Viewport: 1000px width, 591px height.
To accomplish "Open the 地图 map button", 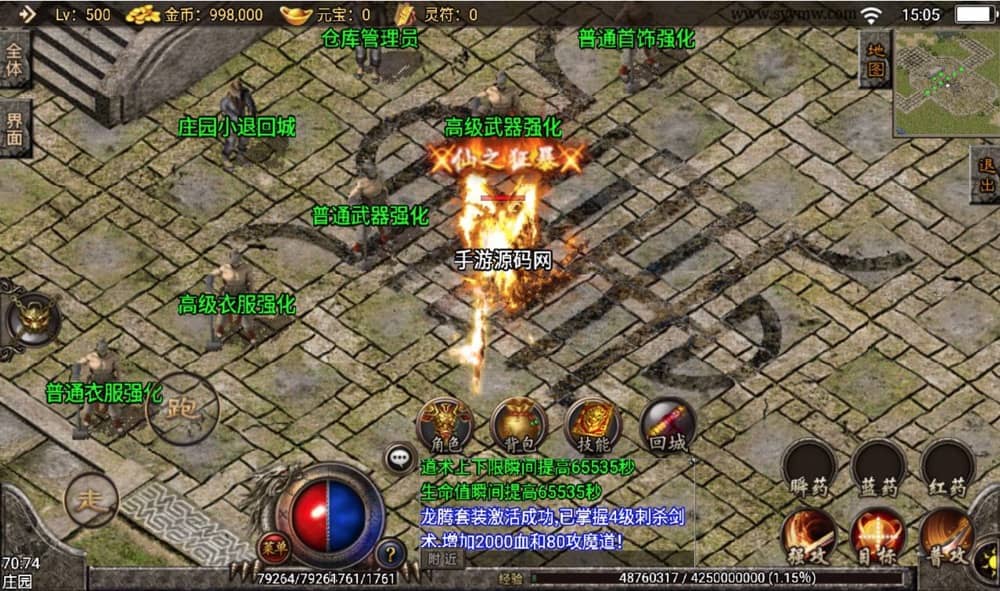I will 875,59.
